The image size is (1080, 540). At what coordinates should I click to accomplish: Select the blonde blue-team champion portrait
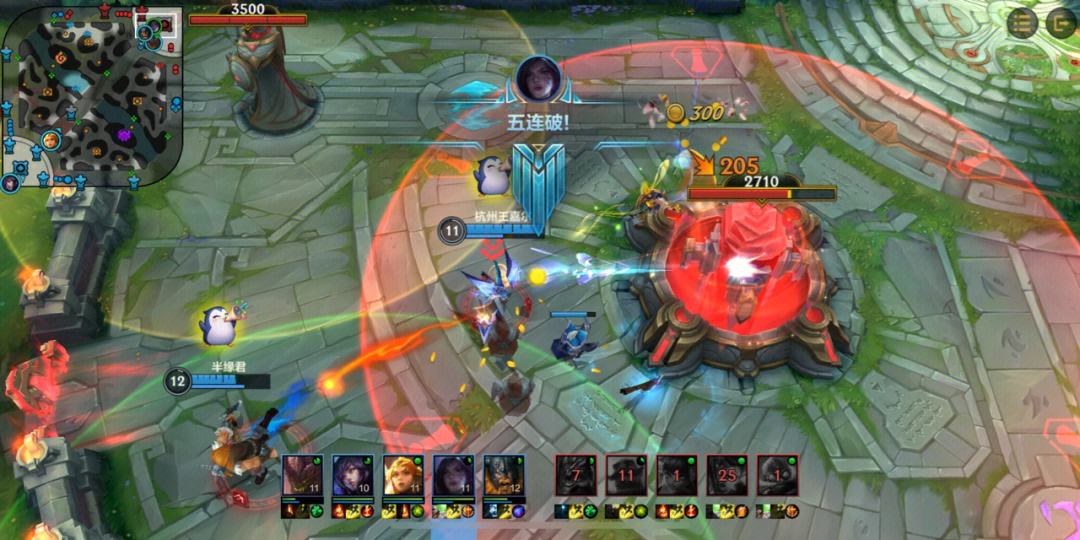pos(400,475)
